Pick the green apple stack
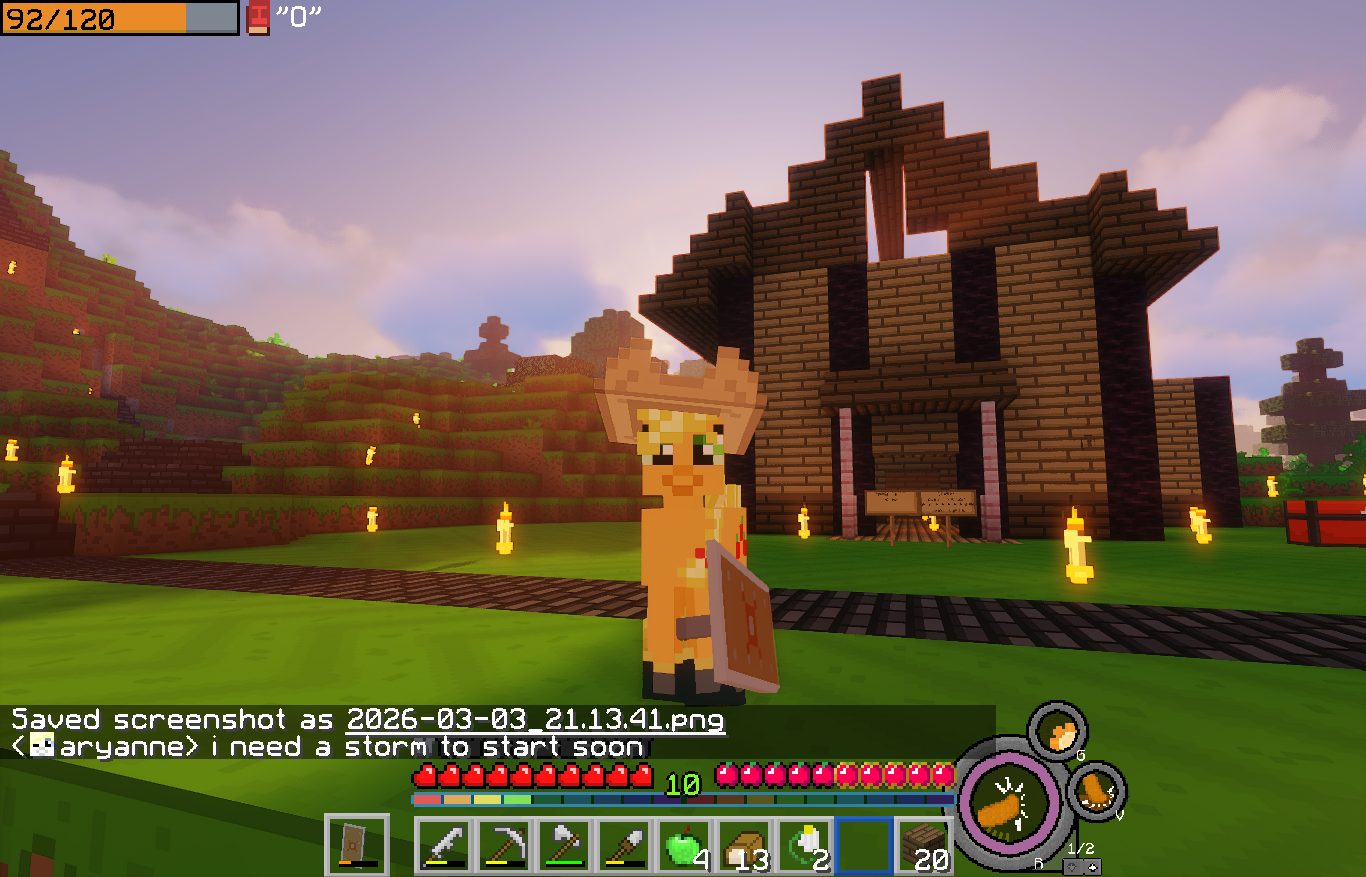 point(684,846)
